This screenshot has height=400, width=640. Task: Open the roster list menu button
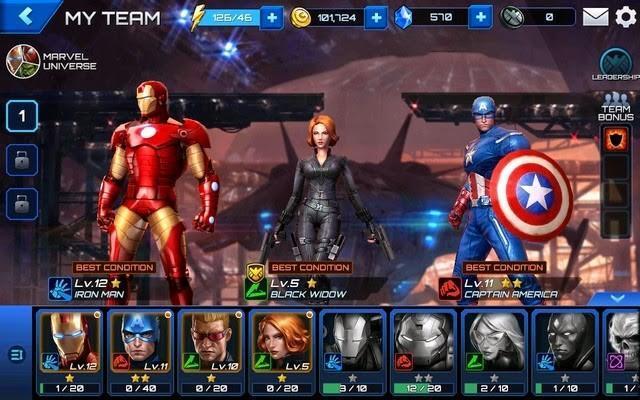tap(15, 353)
